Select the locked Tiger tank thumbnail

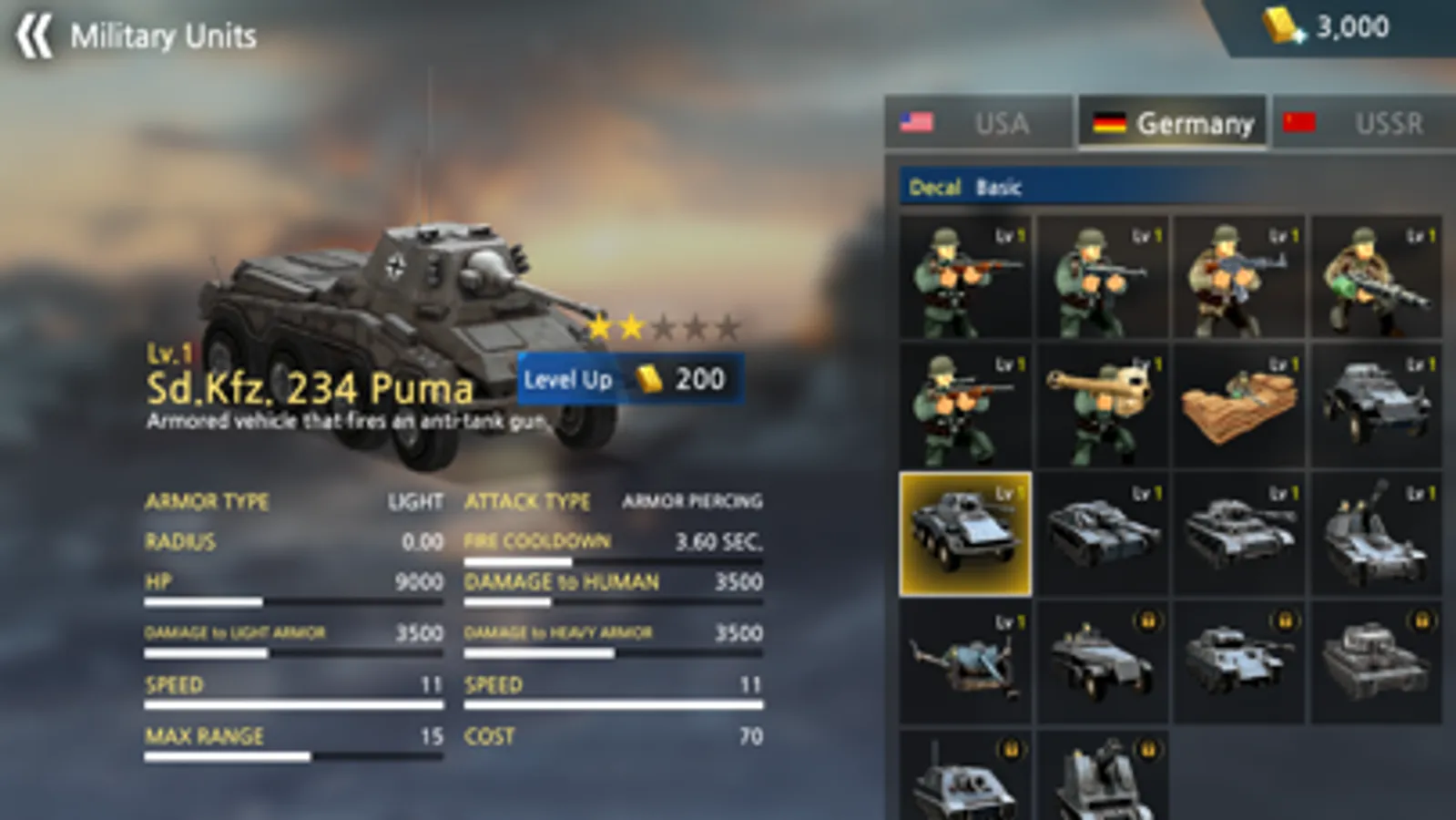tap(1377, 661)
